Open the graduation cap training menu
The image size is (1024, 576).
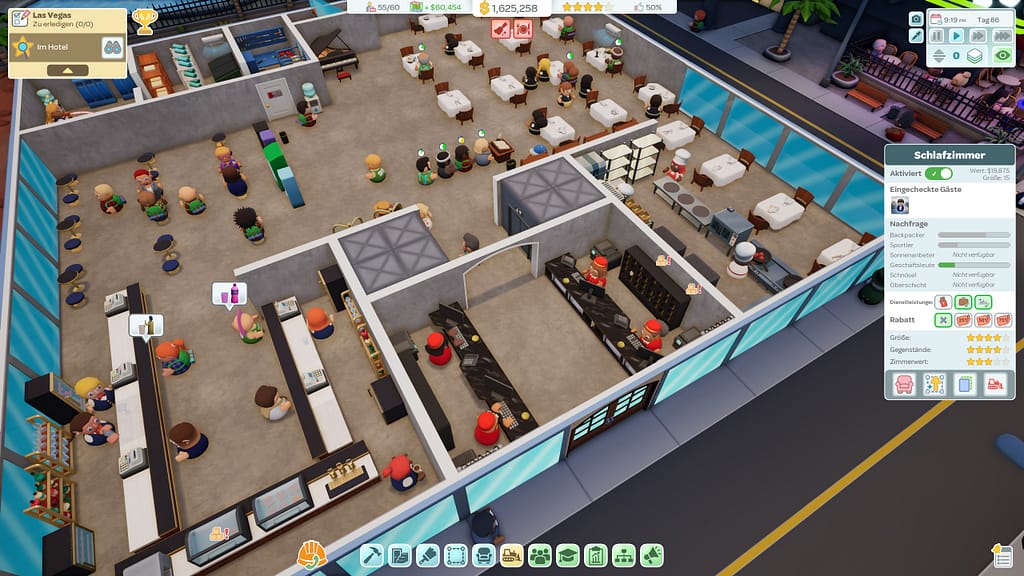(x=568, y=554)
